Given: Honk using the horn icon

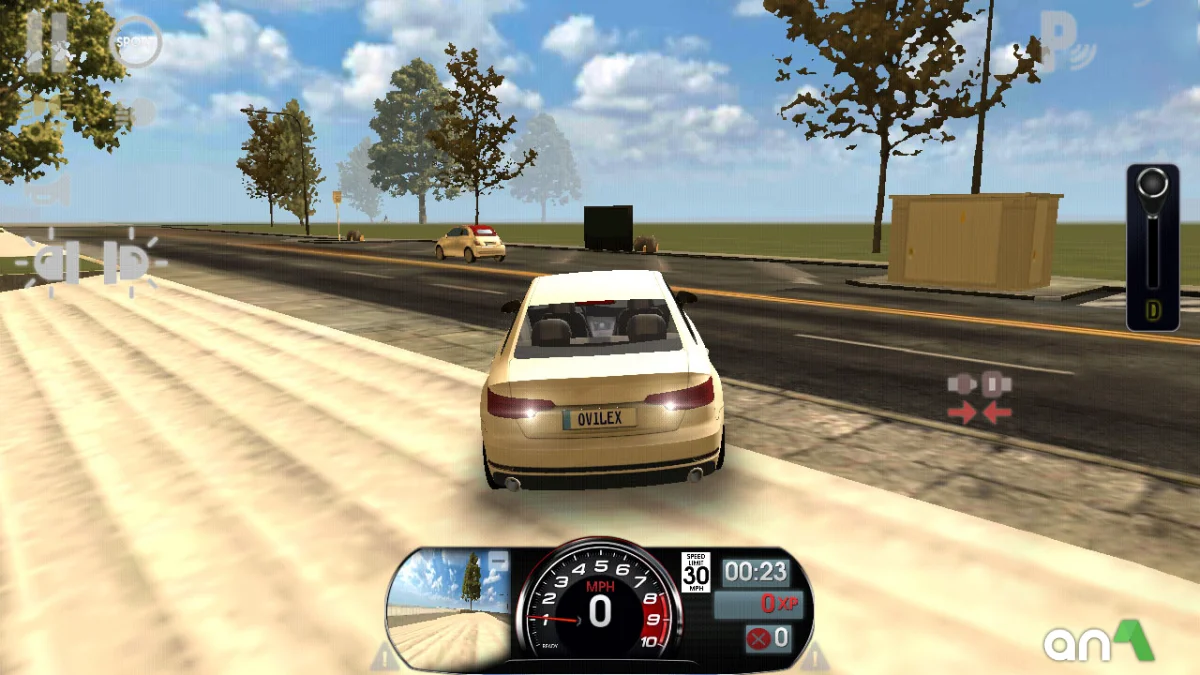Looking at the screenshot, I should pyautogui.click(x=49, y=190).
